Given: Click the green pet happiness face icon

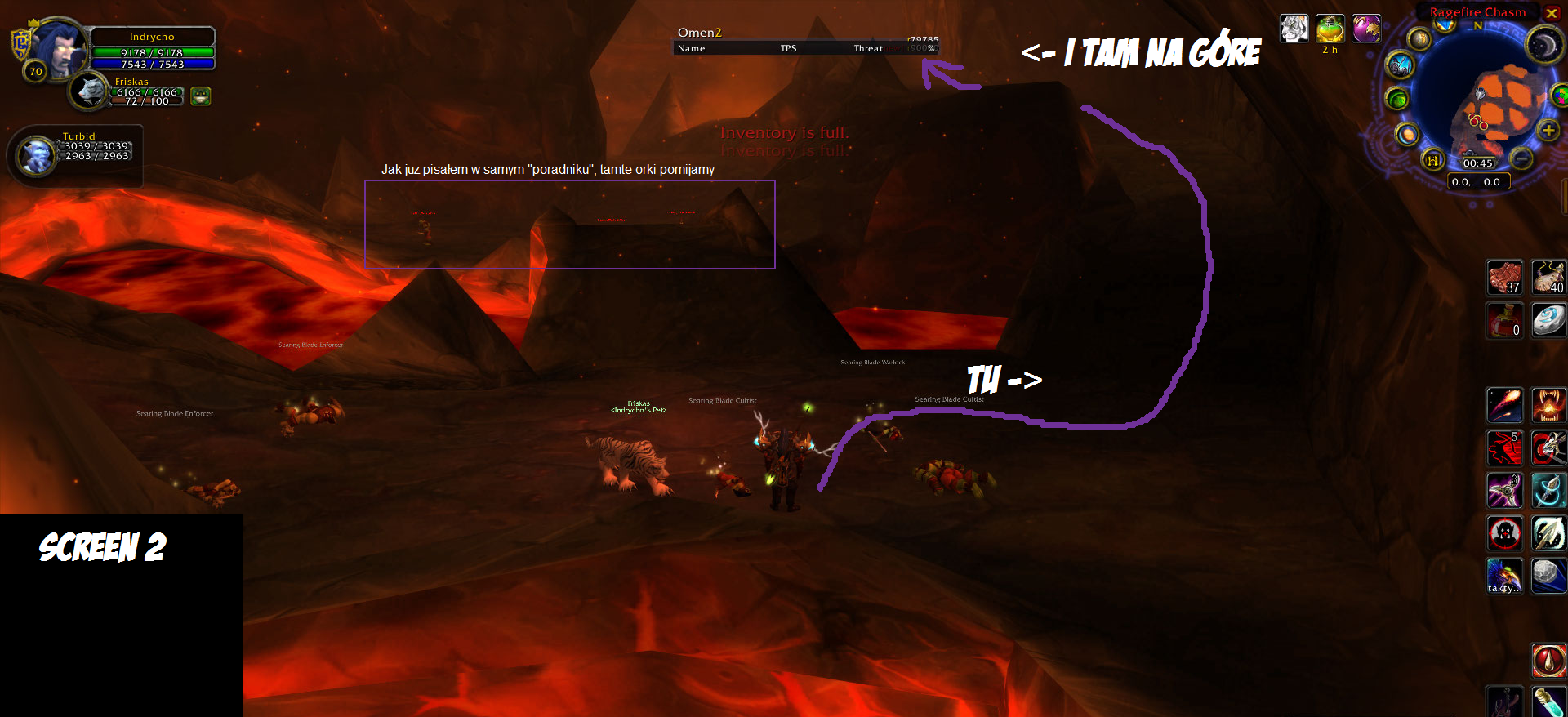Looking at the screenshot, I should pos(200,96).
